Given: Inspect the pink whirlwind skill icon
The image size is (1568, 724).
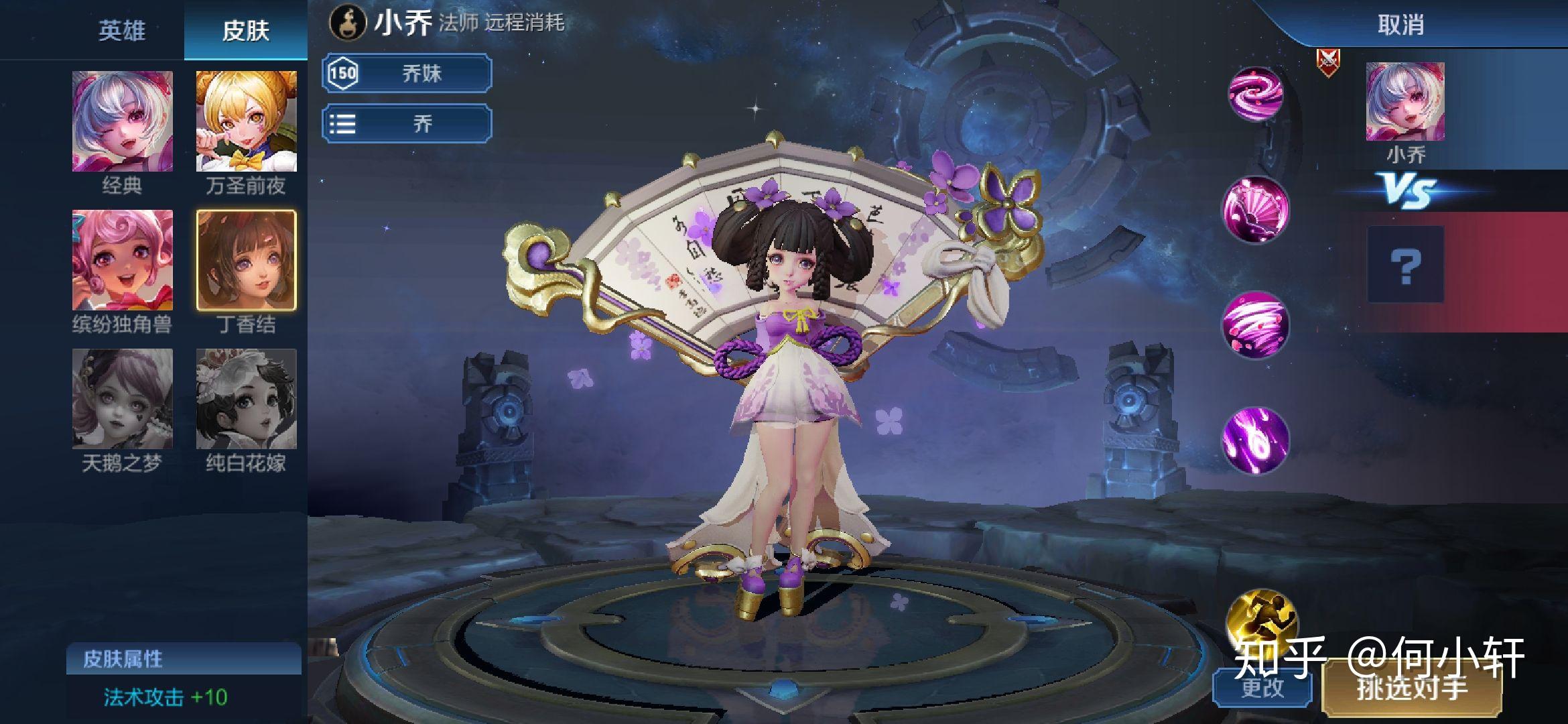Looking at the screenshot, I should [1256, 324].
